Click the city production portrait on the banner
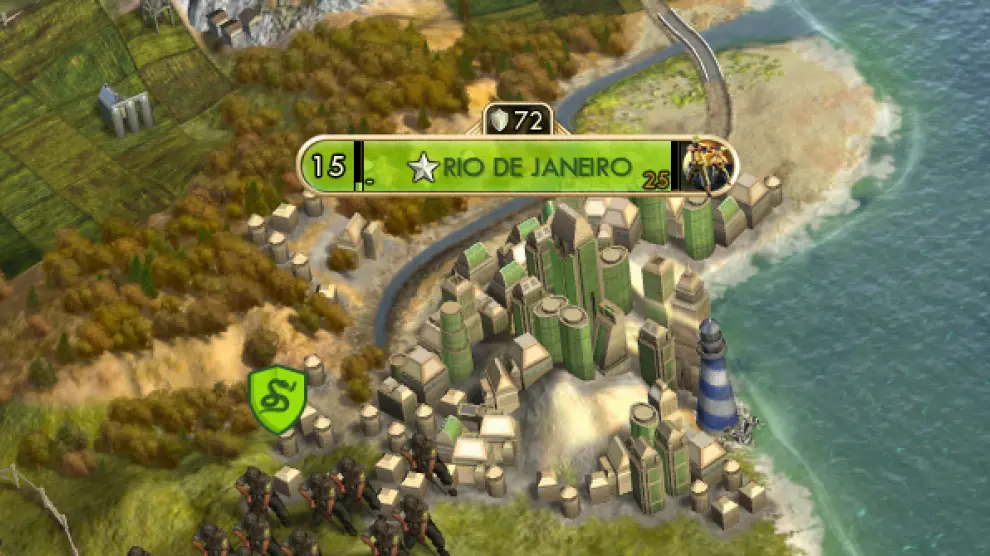This screenshot has width=990, height=556. coord(708,165)
